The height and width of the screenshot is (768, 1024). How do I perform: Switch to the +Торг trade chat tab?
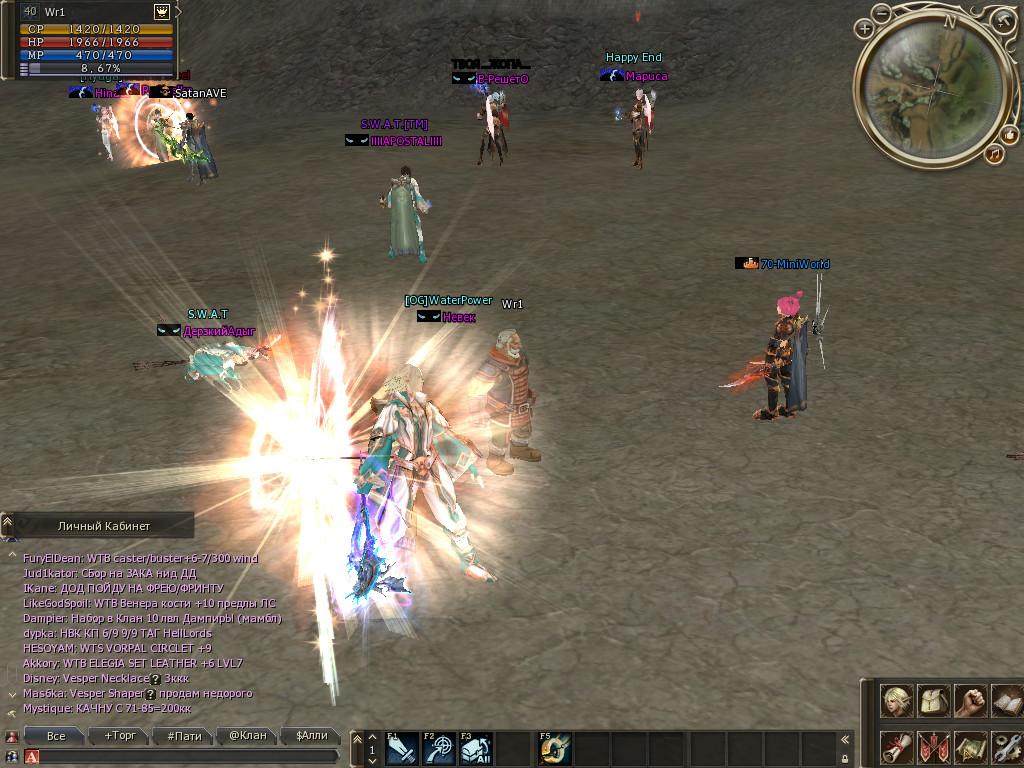click(x=120, y=735)
